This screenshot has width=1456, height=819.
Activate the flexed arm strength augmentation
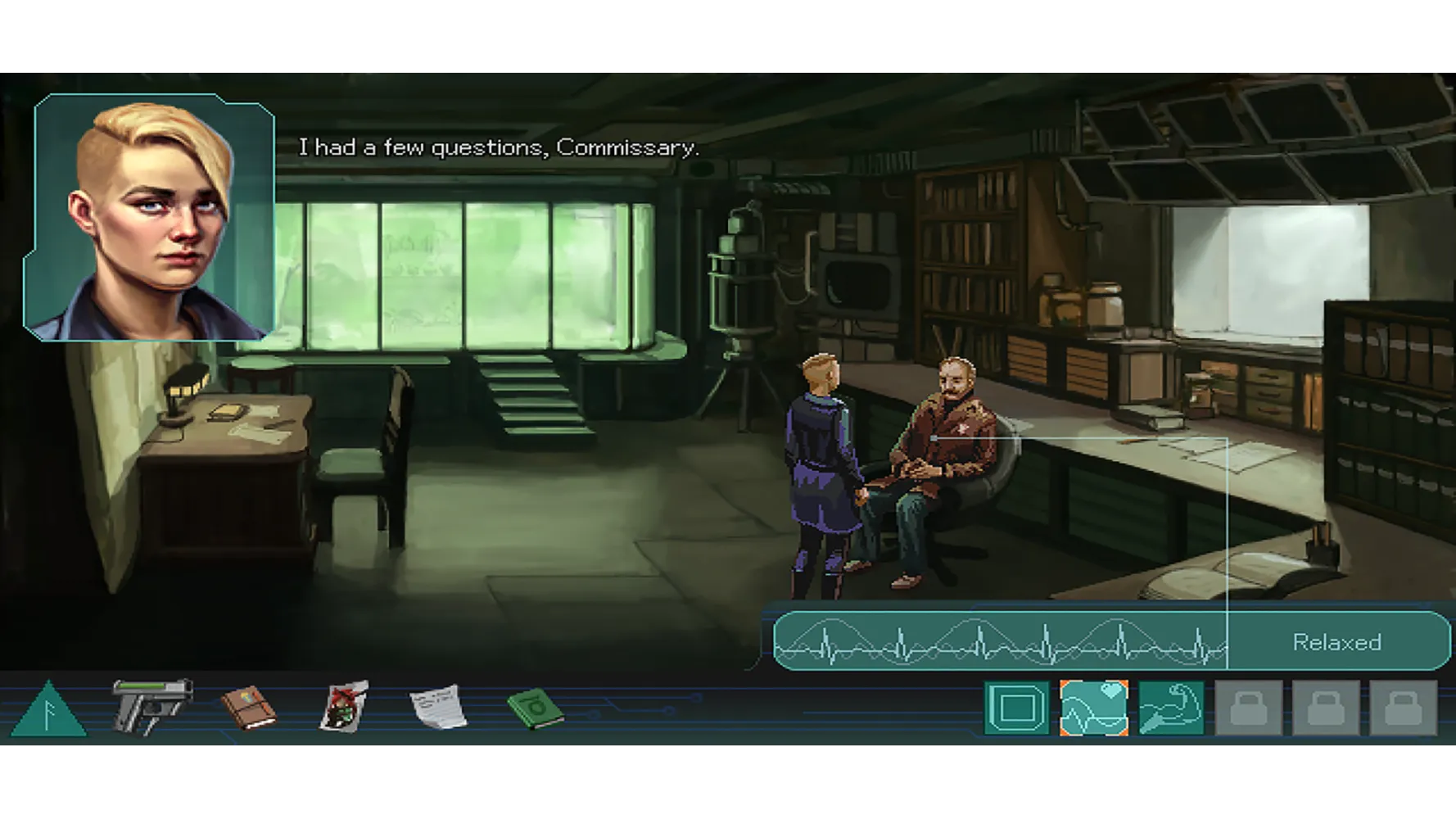coord(1171,708)
